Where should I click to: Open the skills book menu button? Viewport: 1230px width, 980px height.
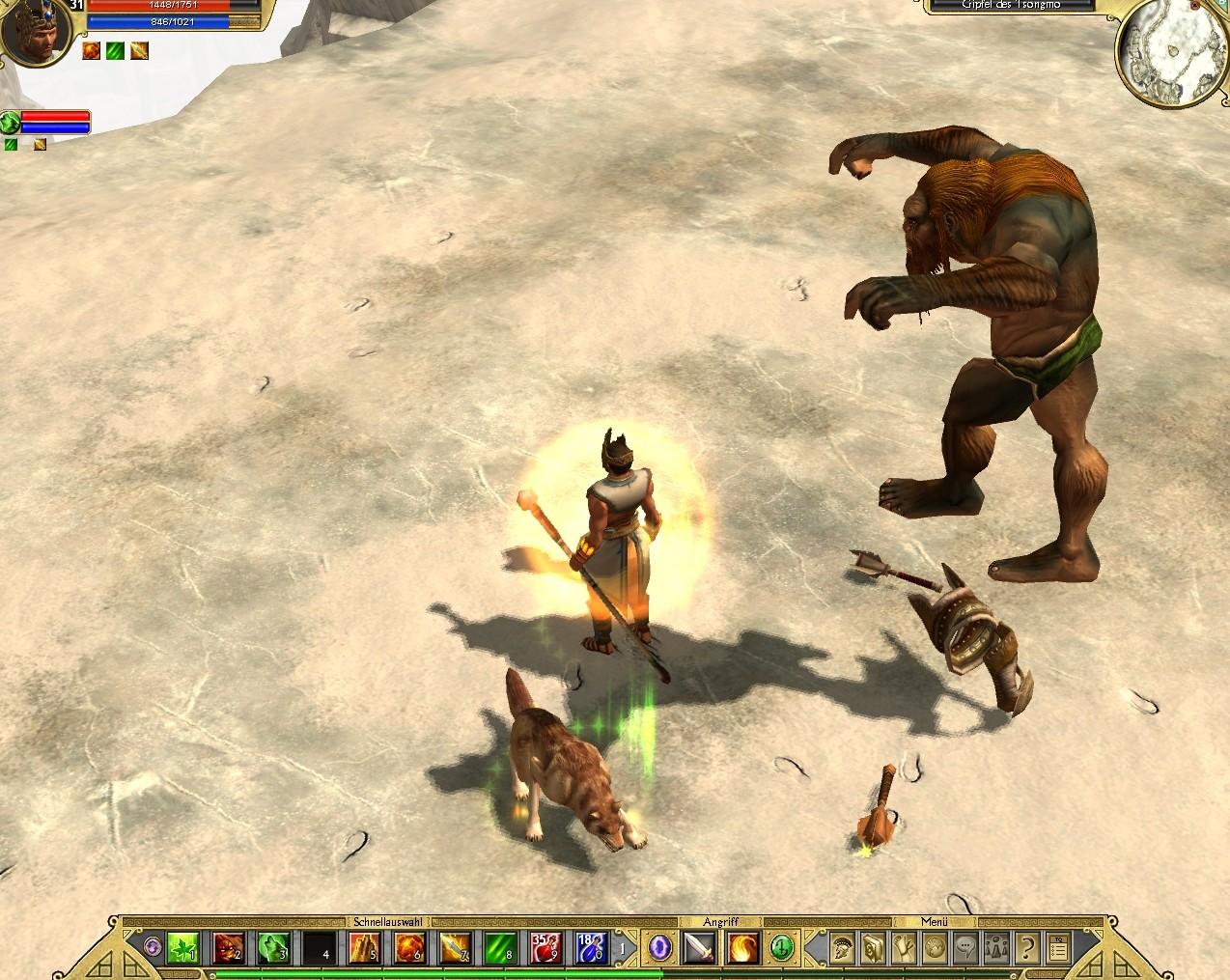click(x=872, y=948)
